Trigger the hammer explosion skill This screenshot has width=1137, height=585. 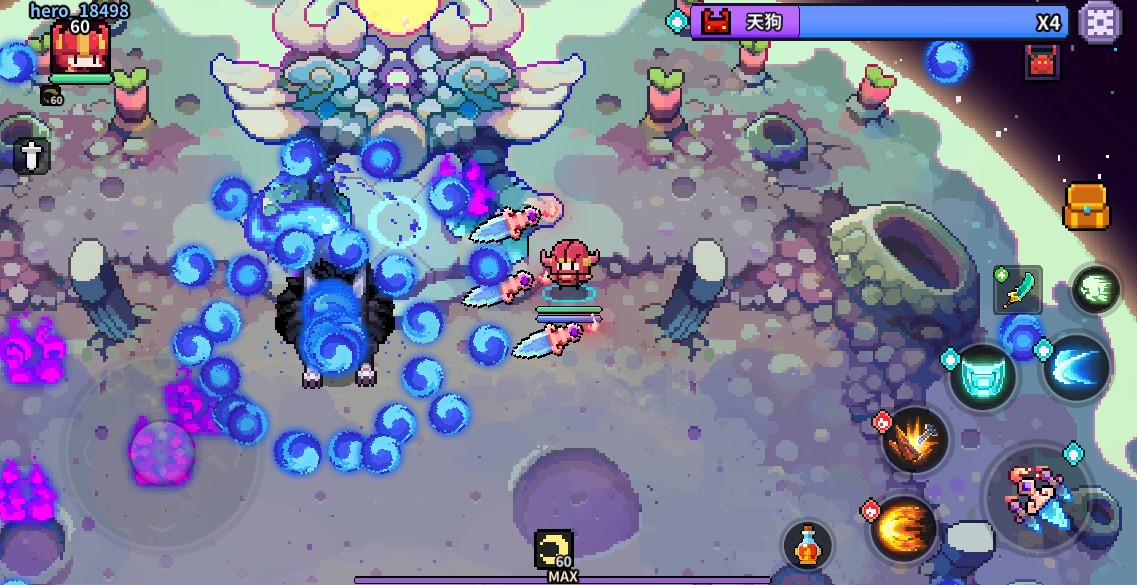pos(915,442)
